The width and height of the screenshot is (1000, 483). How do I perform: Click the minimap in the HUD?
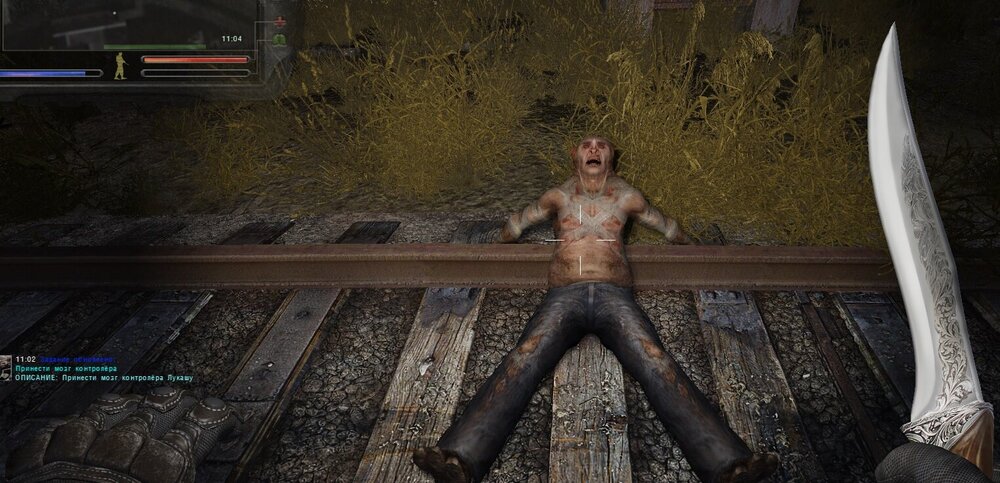click(x=128, y=25)
